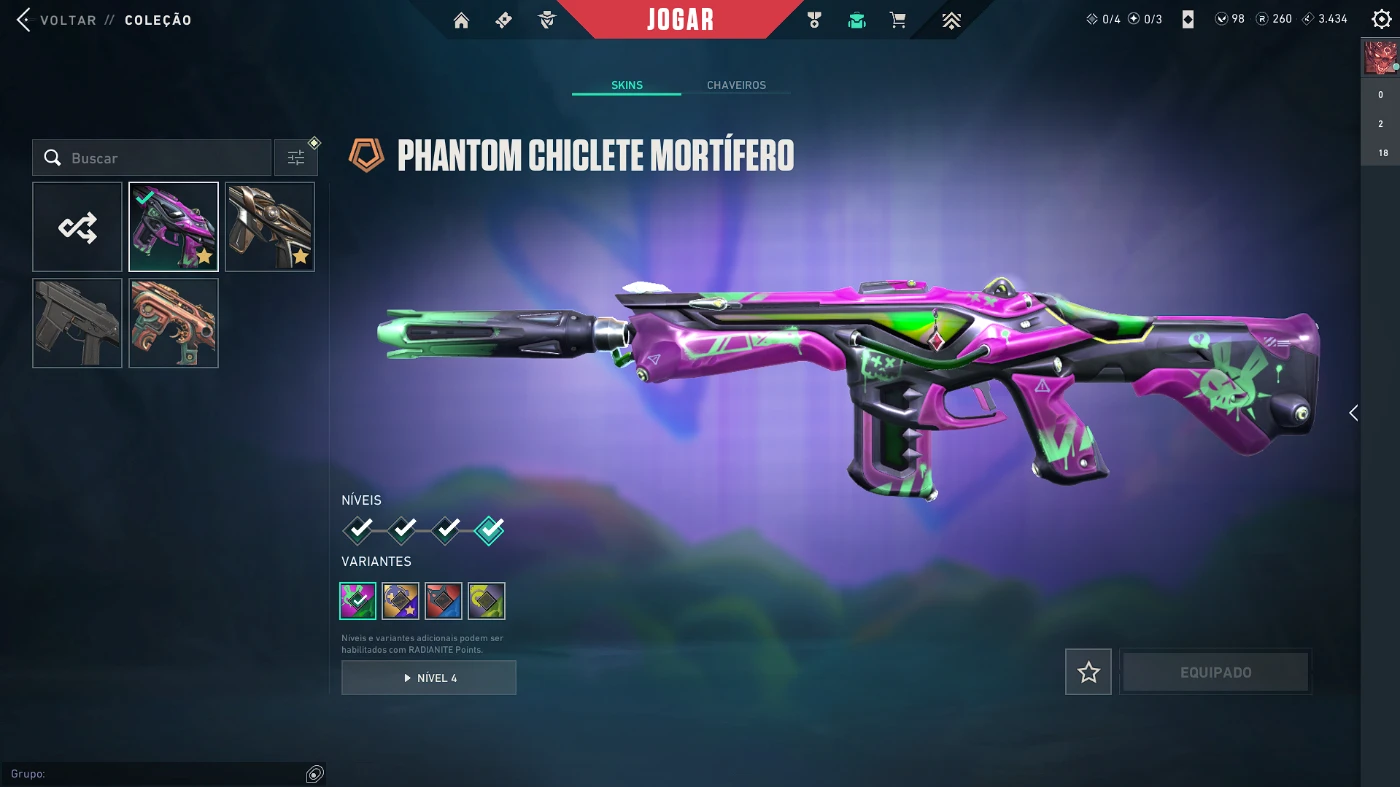Expand the side social panel arrow

(1353, 413)
